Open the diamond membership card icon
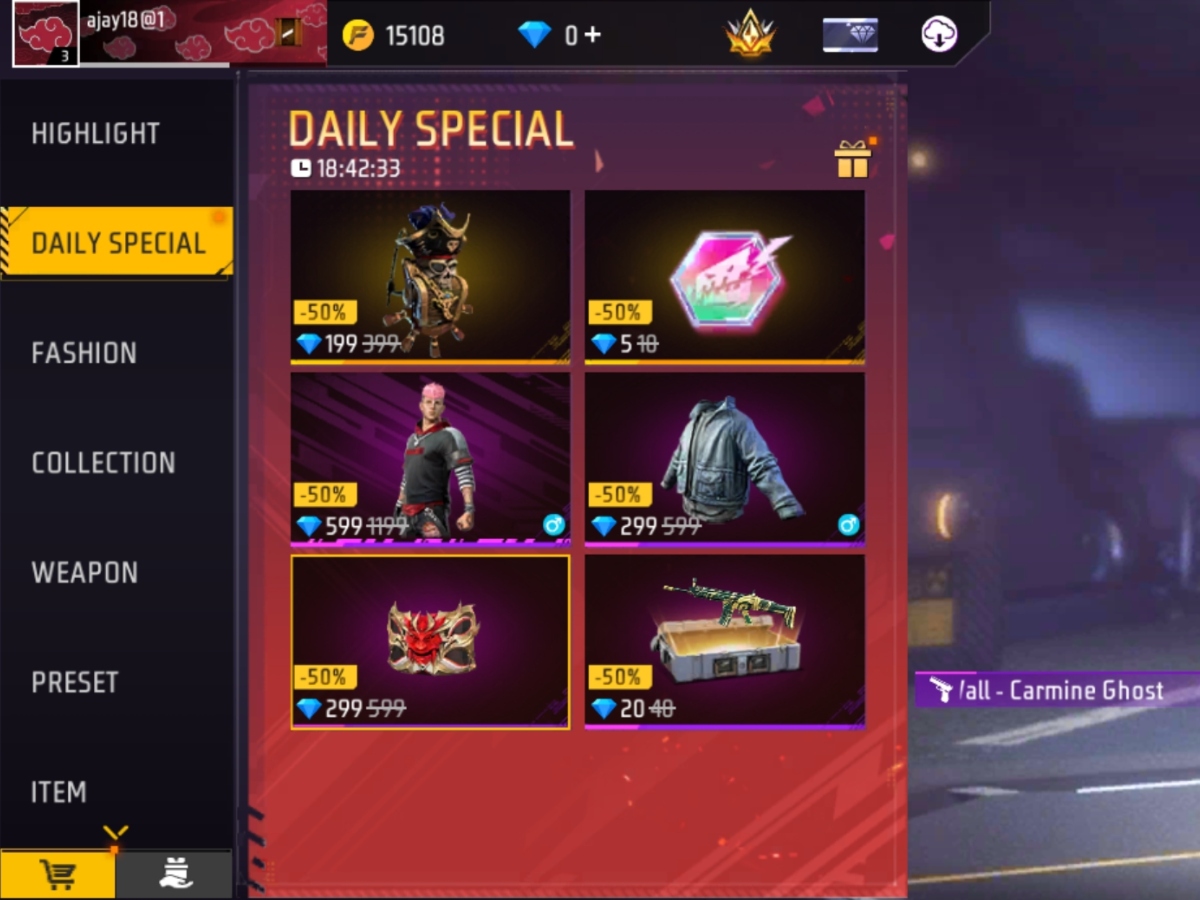1200x900 pixels. [850, 35]
